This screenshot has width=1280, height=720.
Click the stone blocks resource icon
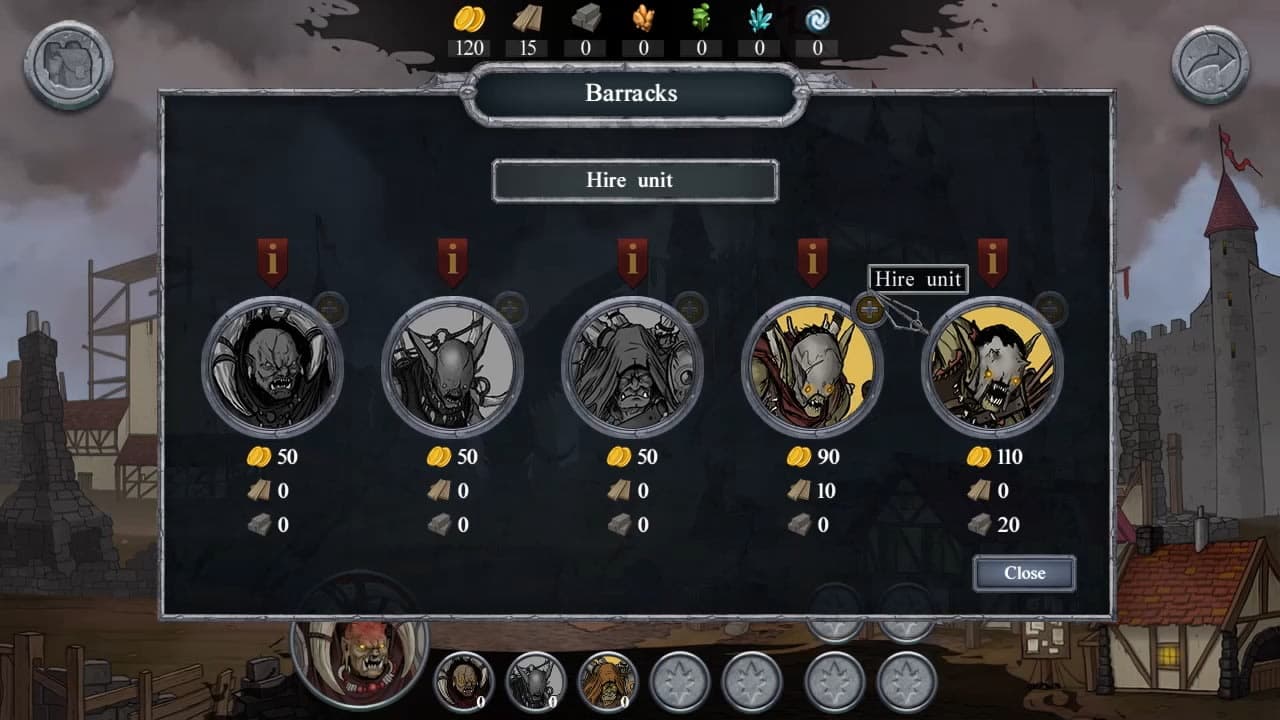pos(586,17)
